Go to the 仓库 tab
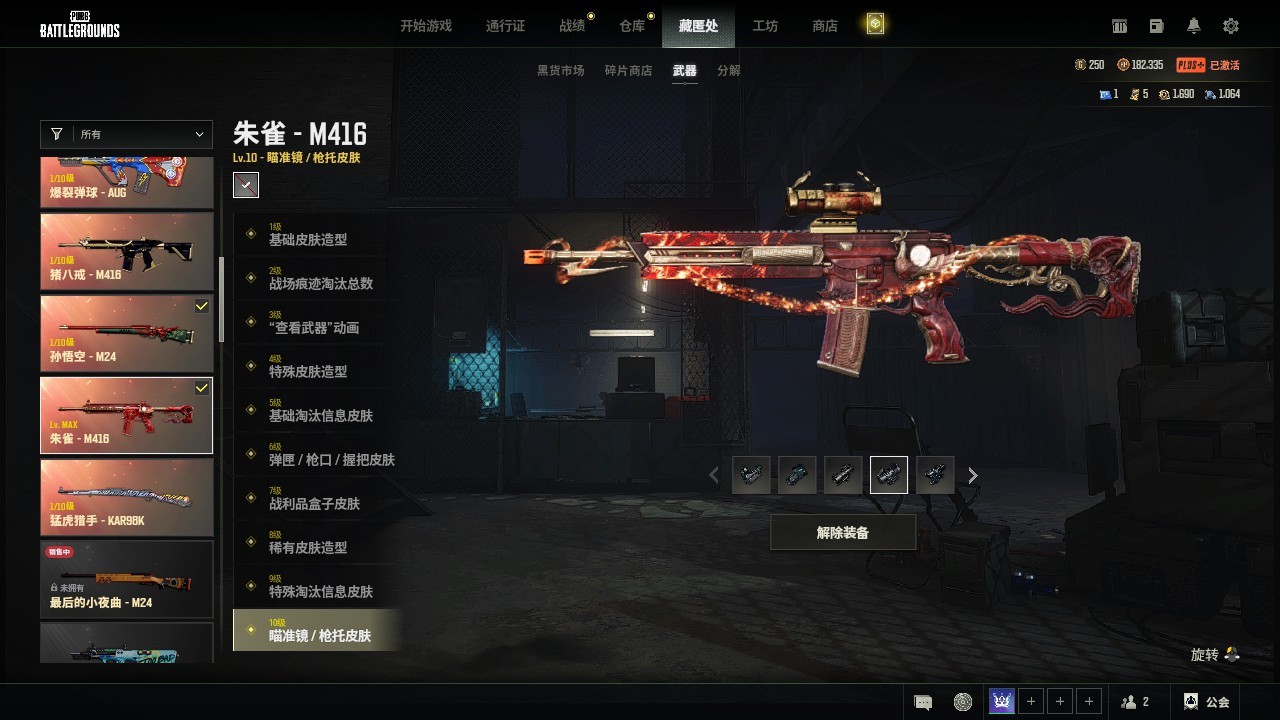The image size is (1280, 720). [x=632, y=26]
